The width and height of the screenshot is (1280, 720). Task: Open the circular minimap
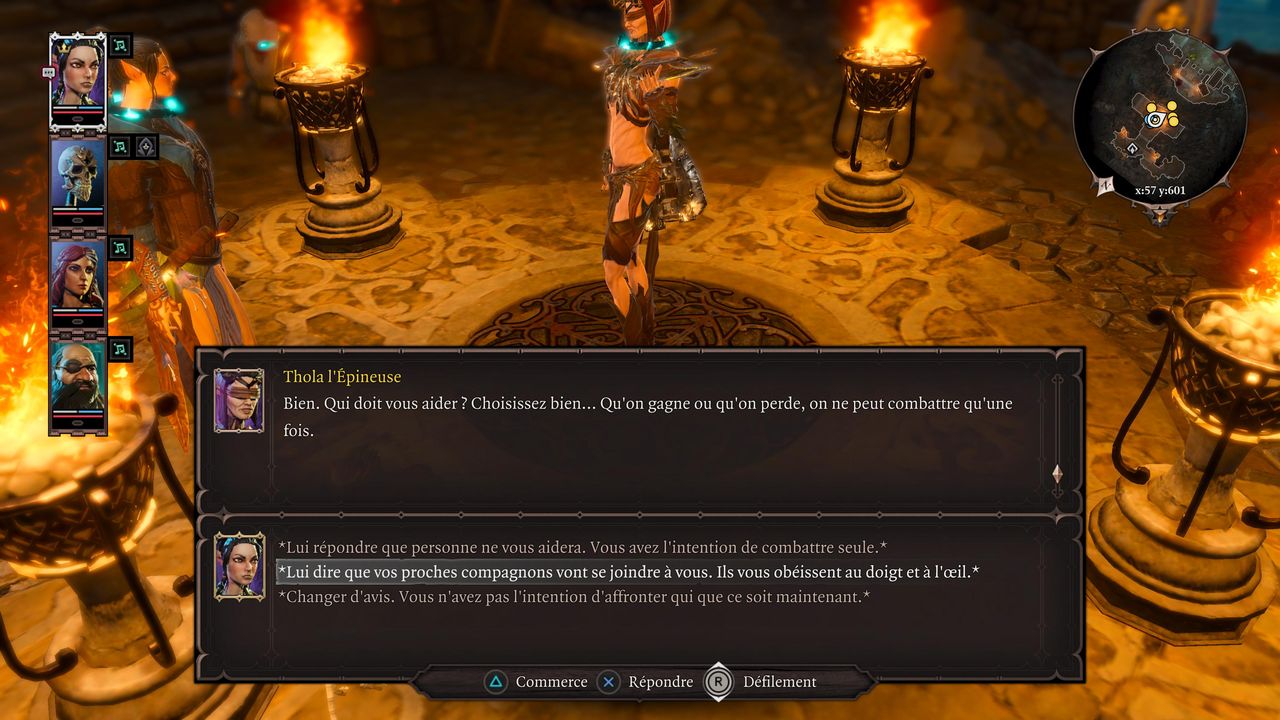click(1159, 117)
